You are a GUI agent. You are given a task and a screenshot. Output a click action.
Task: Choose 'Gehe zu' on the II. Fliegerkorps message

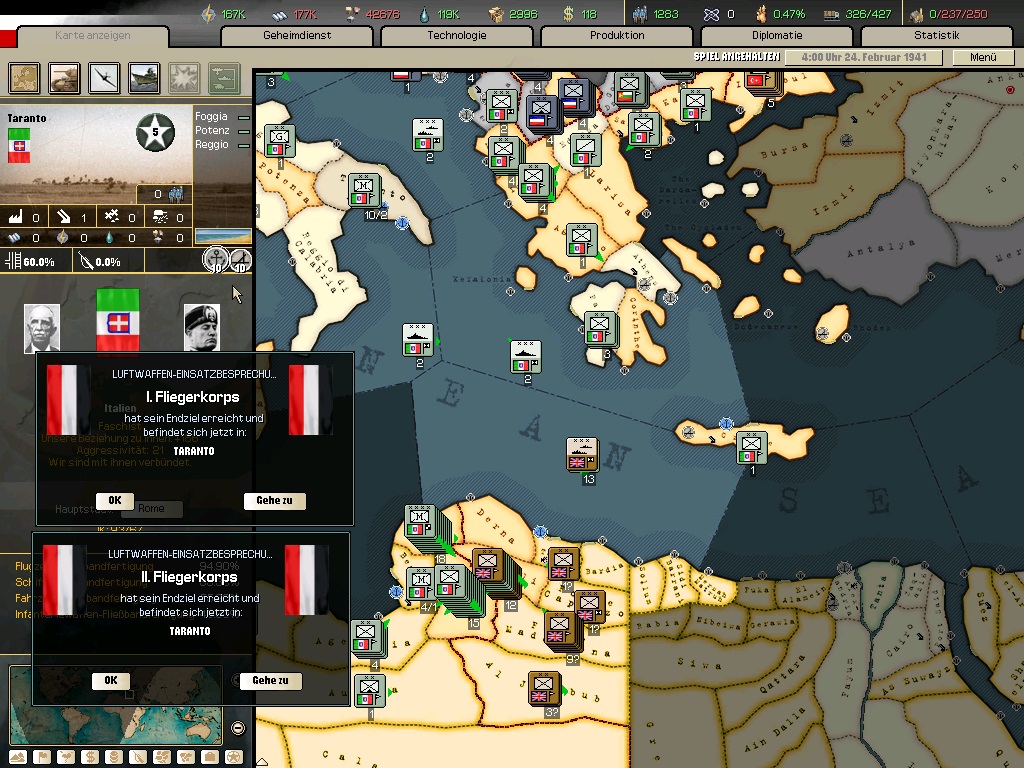[x=270, y=680]
